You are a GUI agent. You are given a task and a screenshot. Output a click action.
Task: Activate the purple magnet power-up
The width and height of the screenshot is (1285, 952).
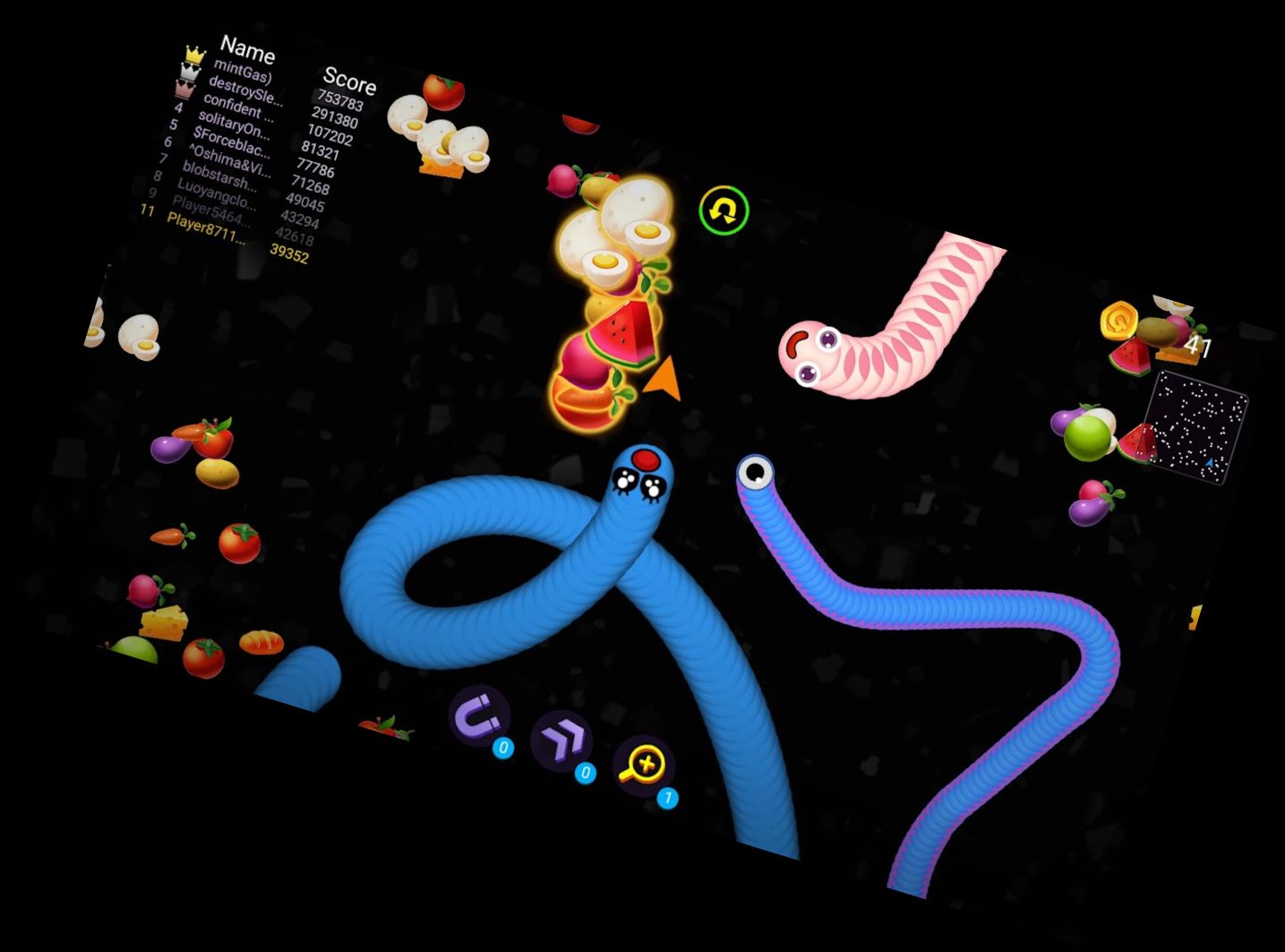click(x=479, y=716)
